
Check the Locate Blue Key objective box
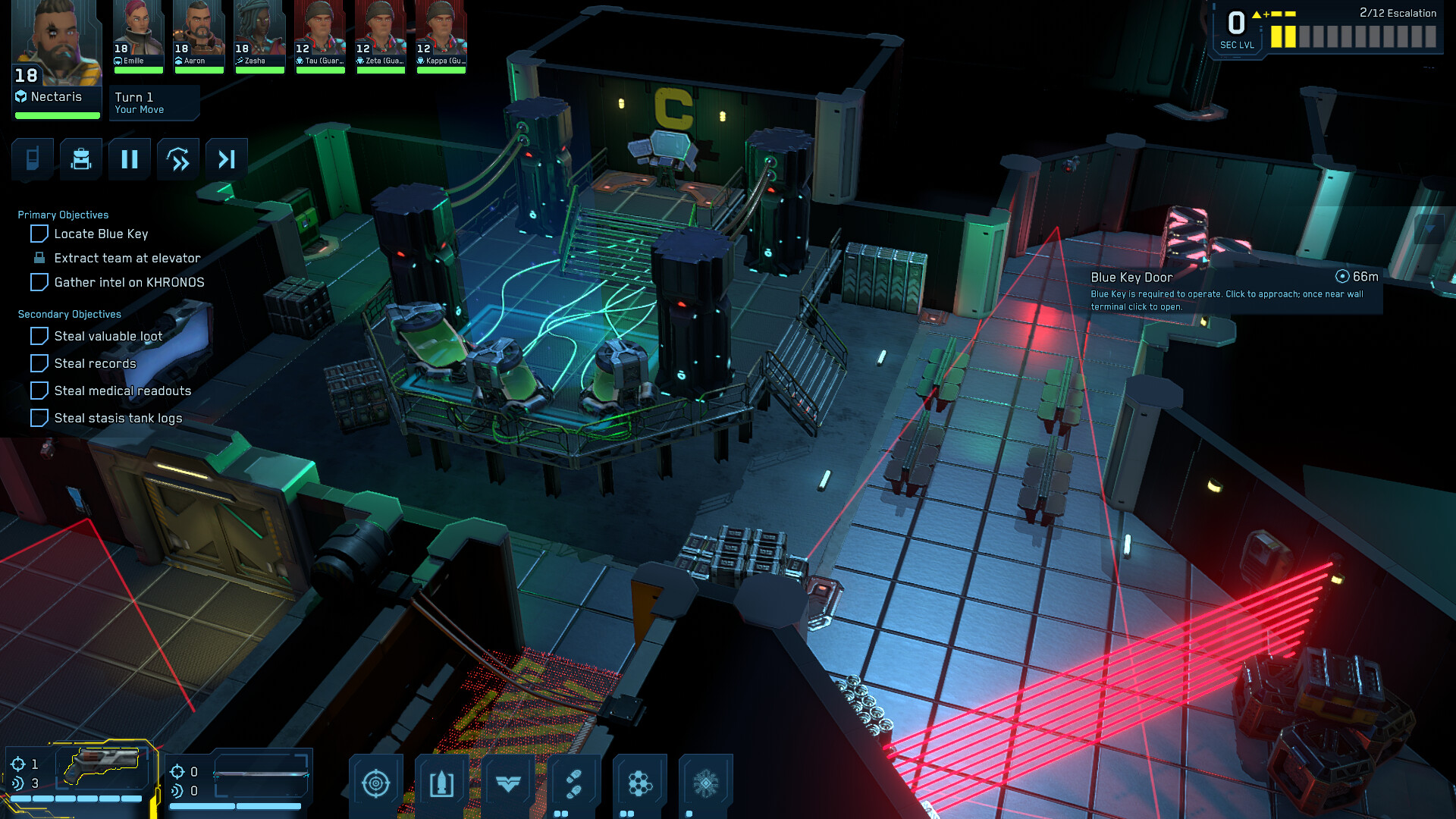39,234
